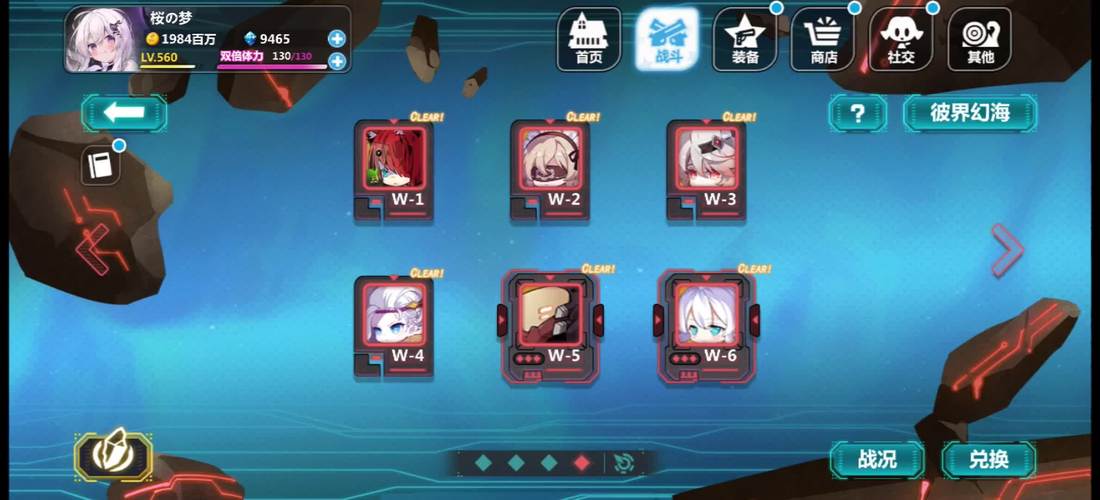Open the 装备 equipment menu
Image resolution: width=1100 pixels, height=500 pixels.
click(x=745, y=39)
